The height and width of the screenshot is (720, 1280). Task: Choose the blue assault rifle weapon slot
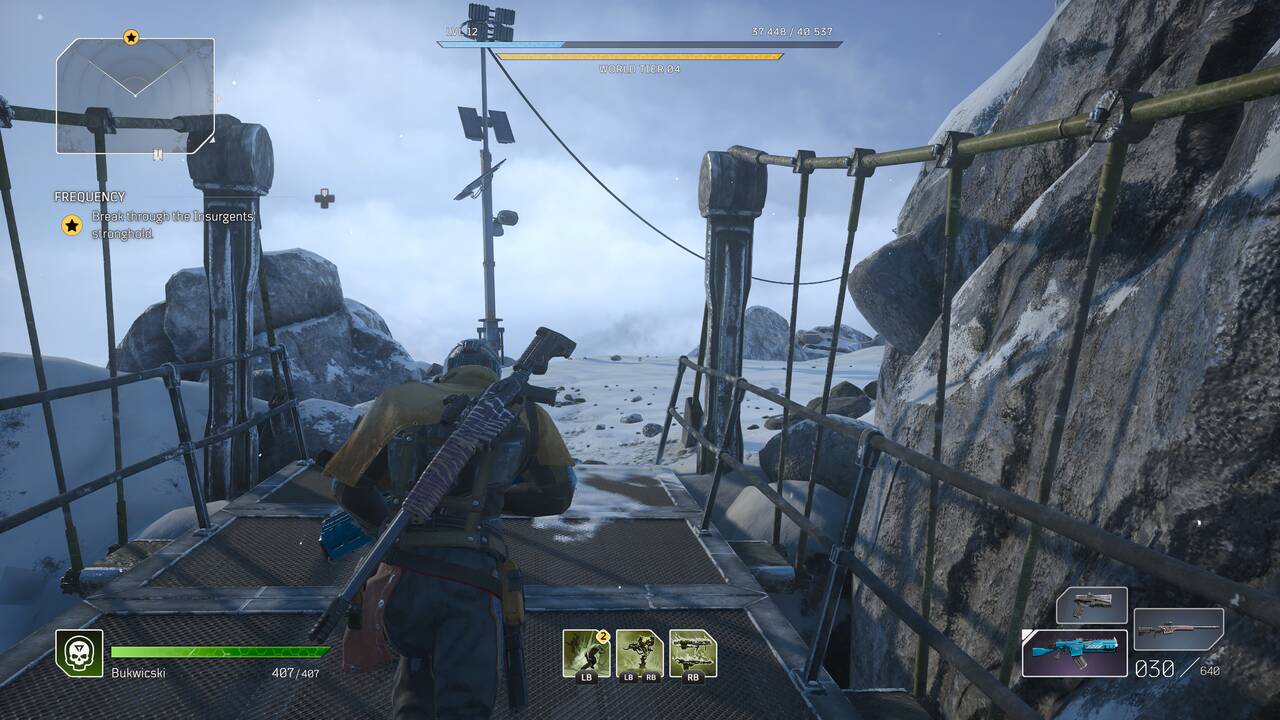point(1075,652)
